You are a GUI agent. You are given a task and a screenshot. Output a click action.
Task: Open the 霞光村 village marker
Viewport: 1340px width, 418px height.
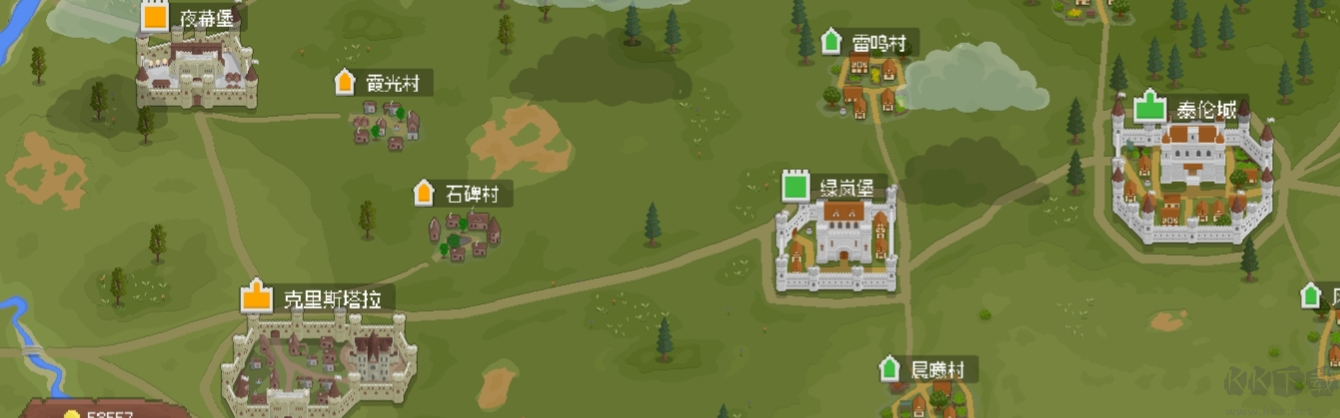(x=346, y=82)
